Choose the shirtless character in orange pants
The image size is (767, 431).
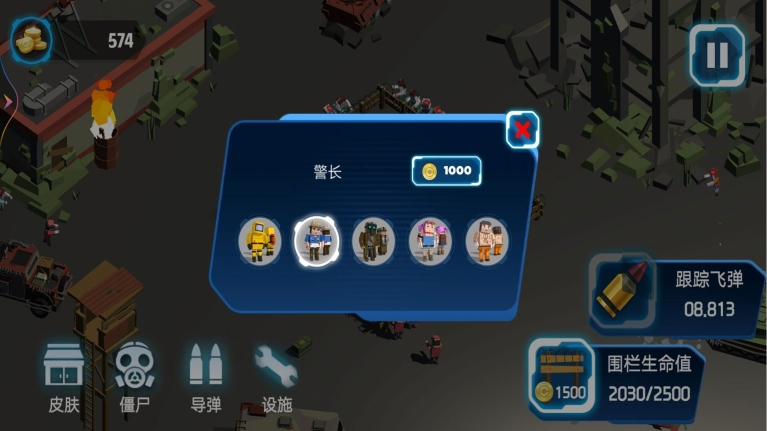[x=487, y=240]
